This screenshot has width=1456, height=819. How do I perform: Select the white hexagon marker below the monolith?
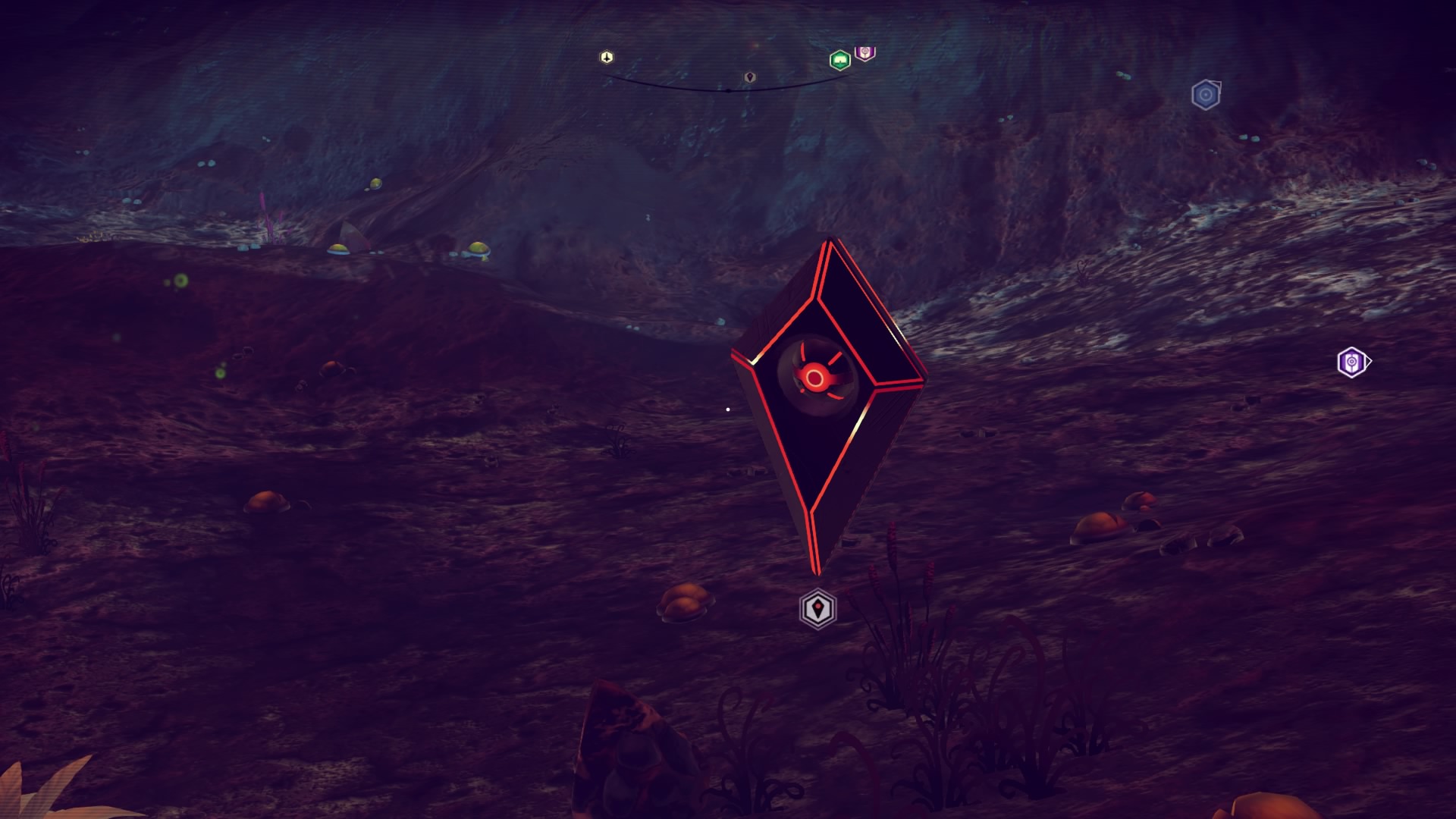tap(817, 608)
